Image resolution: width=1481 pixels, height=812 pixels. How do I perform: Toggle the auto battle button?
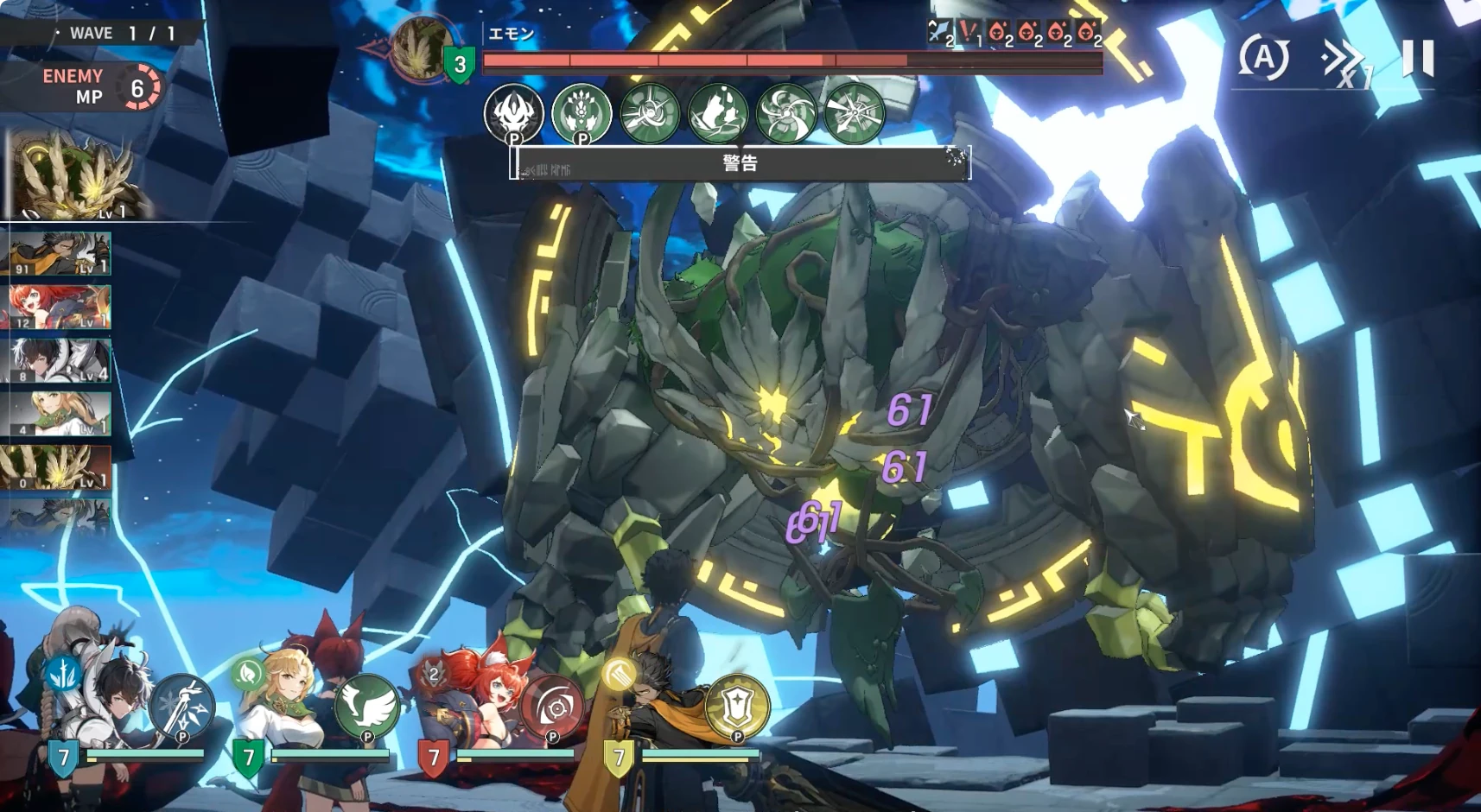(x=1263, y=59)
